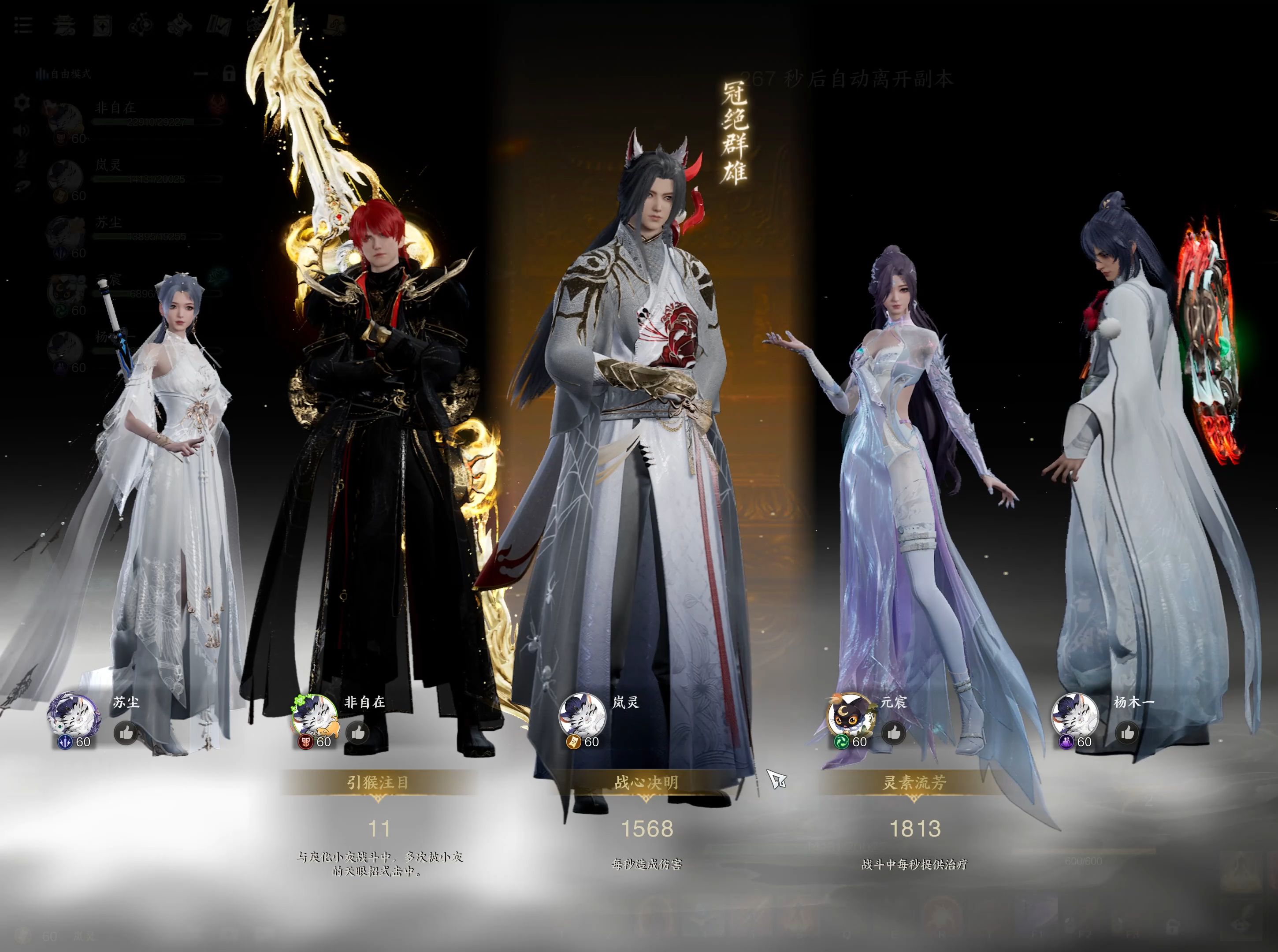
Task: Like 杨木一 with the thumbs-up button
Action: 1129,733
